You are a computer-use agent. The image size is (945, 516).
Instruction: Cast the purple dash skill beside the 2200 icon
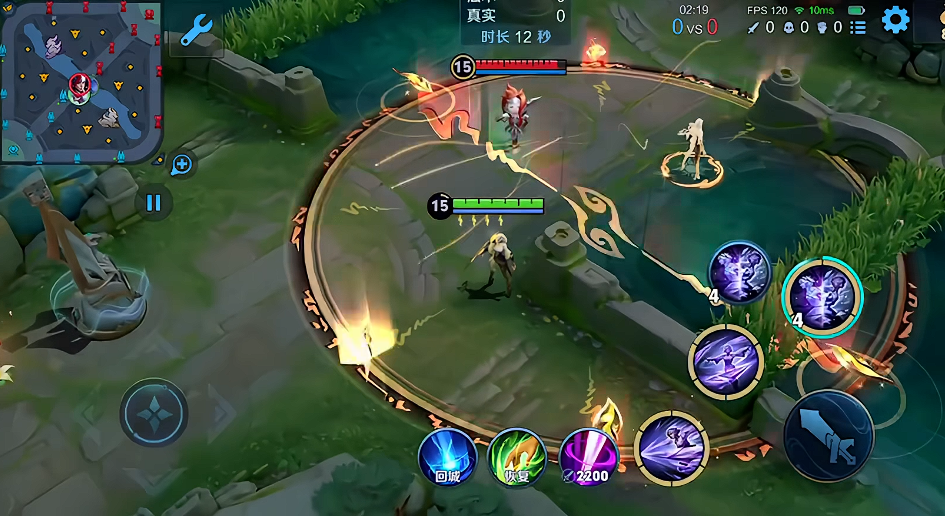point(671,445)
